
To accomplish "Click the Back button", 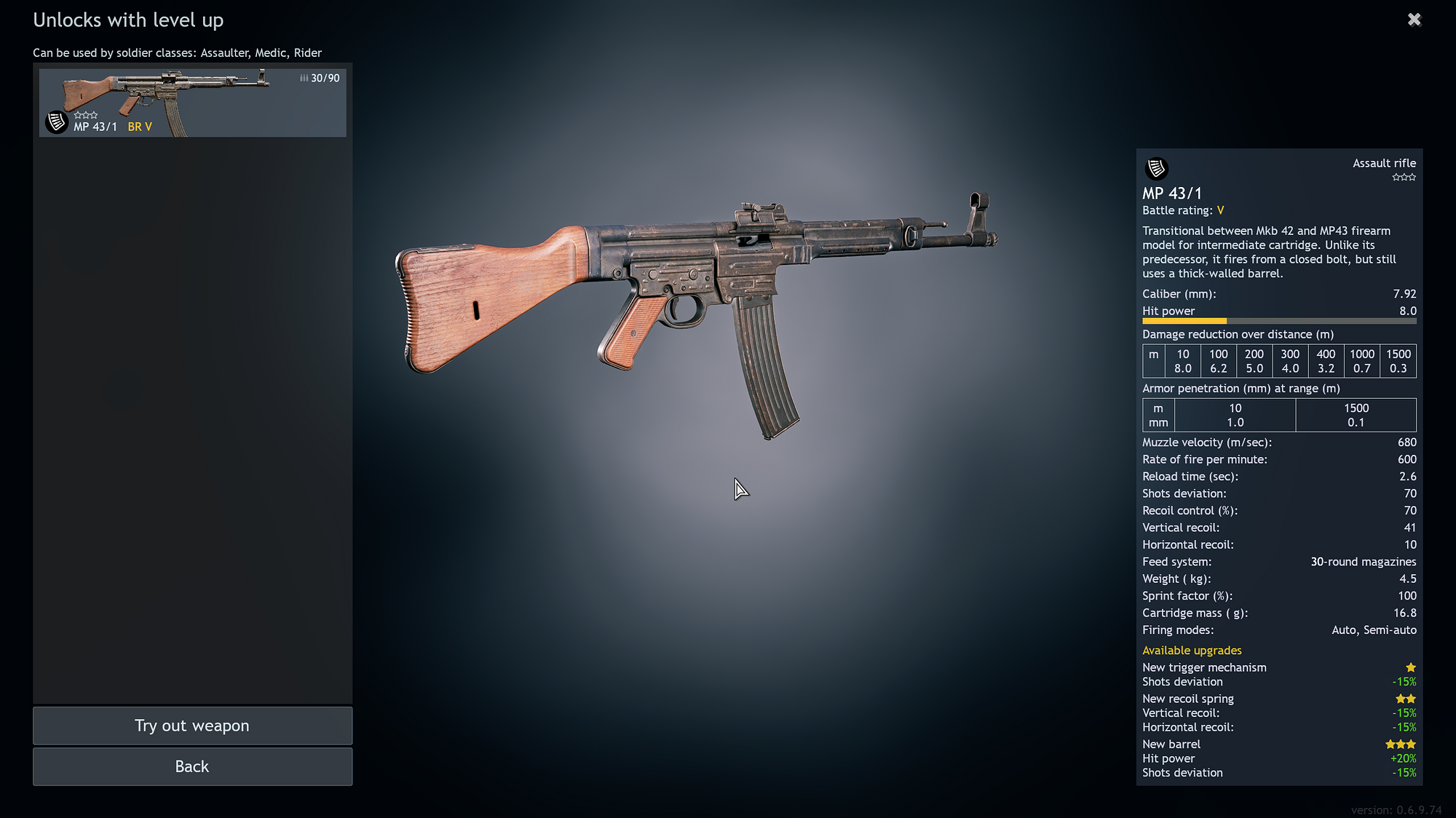I will [x=191, y=766].
